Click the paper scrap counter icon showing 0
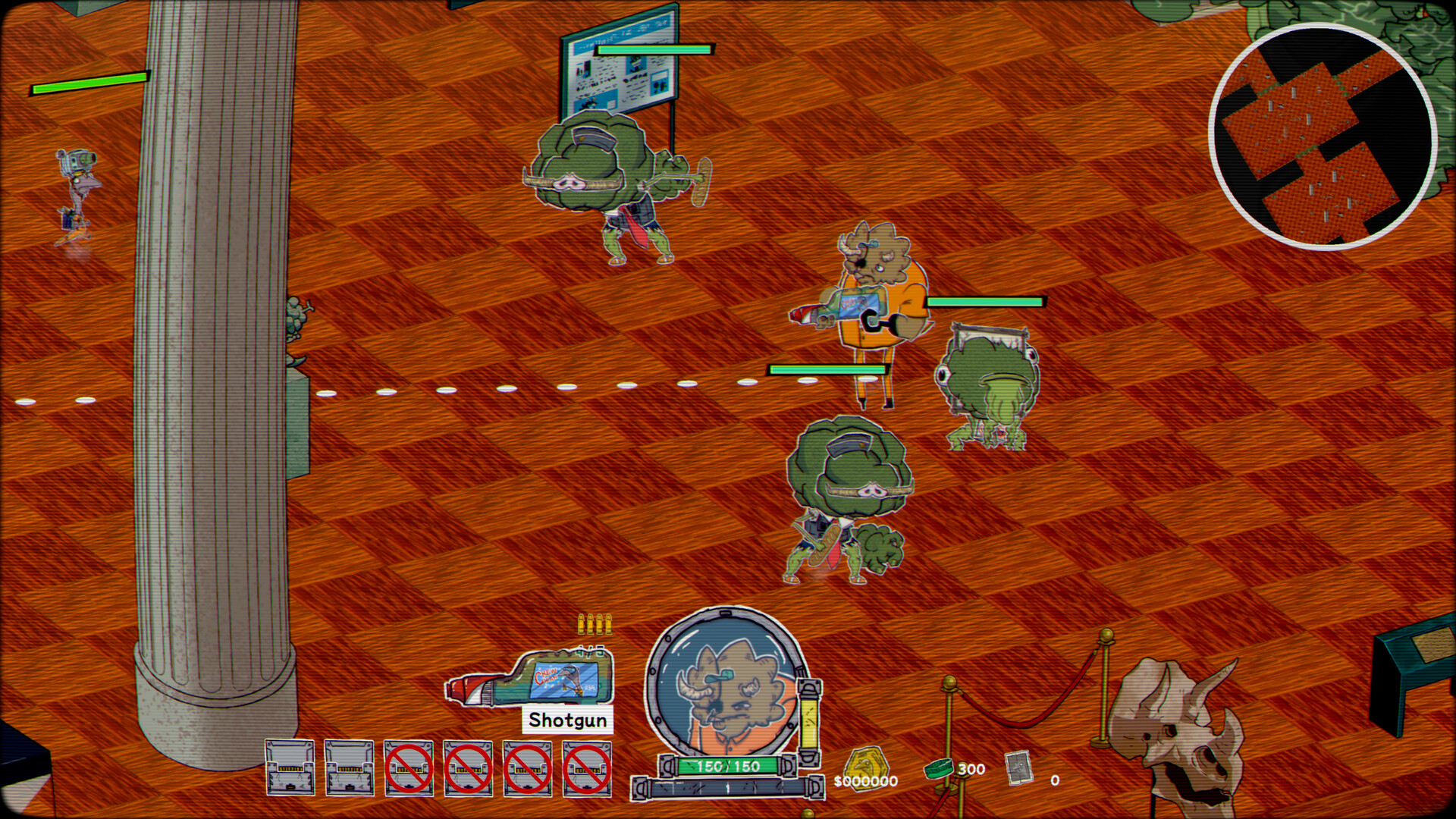Image resolution: width=1456 pixels, height=819 pixels. coord(1020,768)
